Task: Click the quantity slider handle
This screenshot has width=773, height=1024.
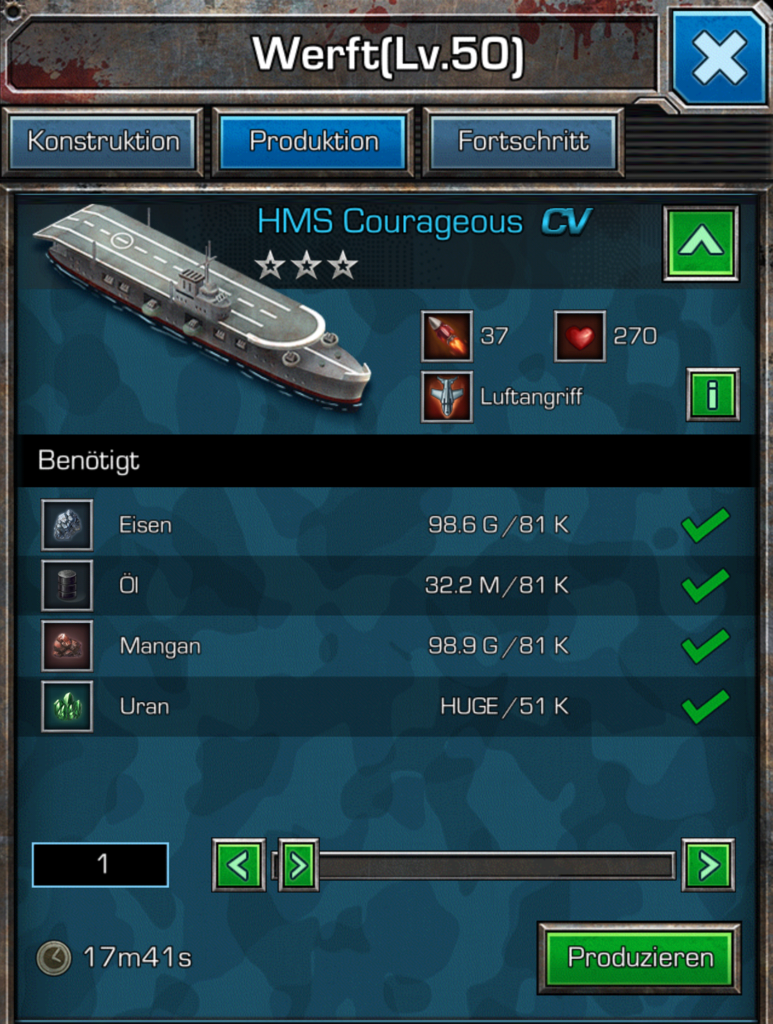Action: 298,865
